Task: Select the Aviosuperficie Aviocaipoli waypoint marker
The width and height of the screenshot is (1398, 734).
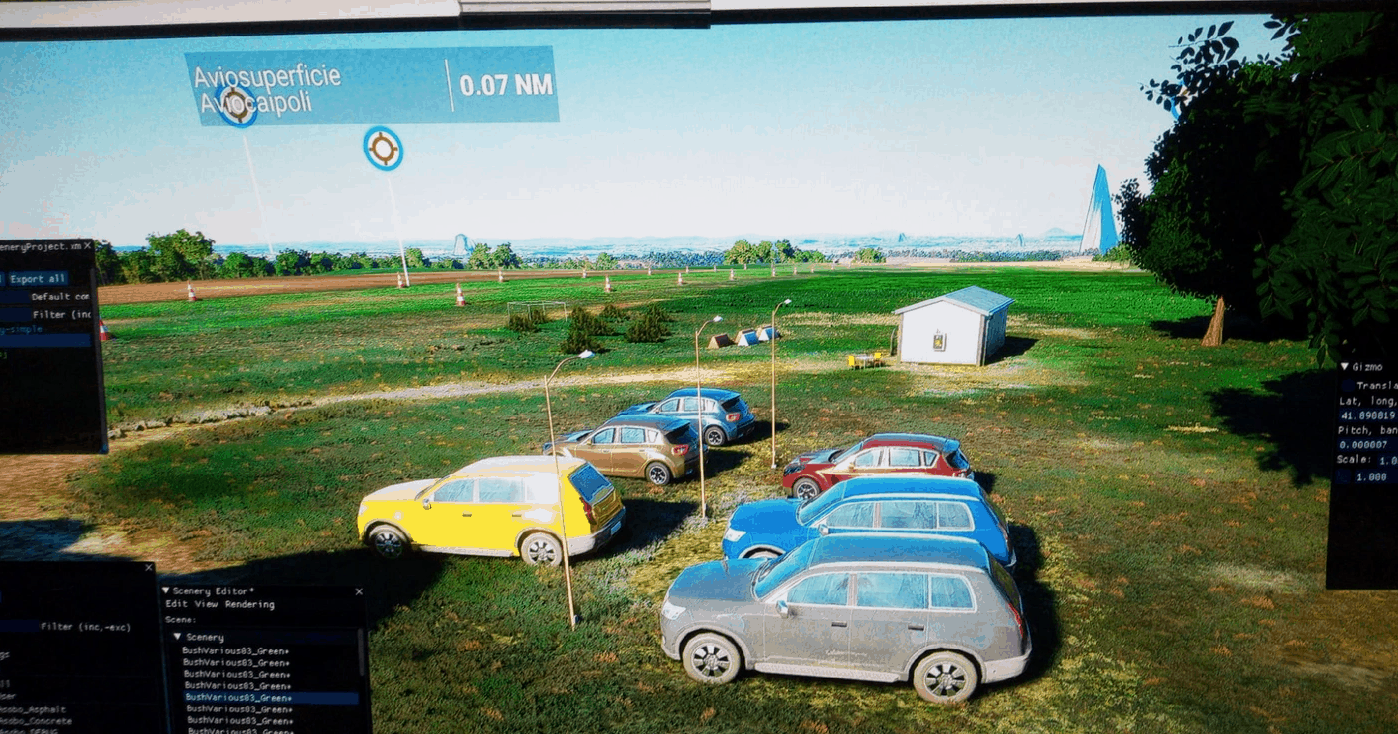Action: [382, 148]
